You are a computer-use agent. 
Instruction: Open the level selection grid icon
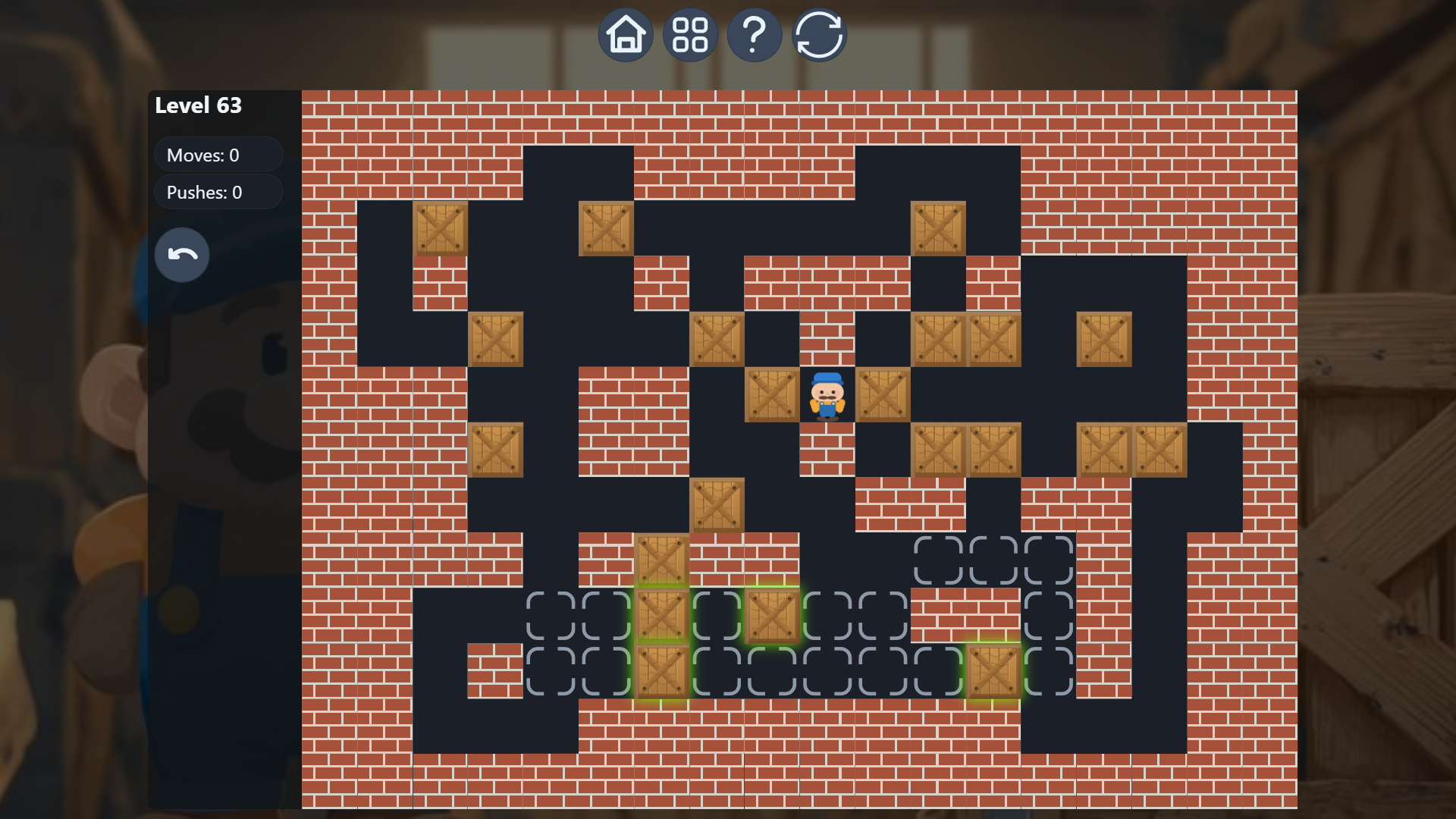(x=690, y=34)
